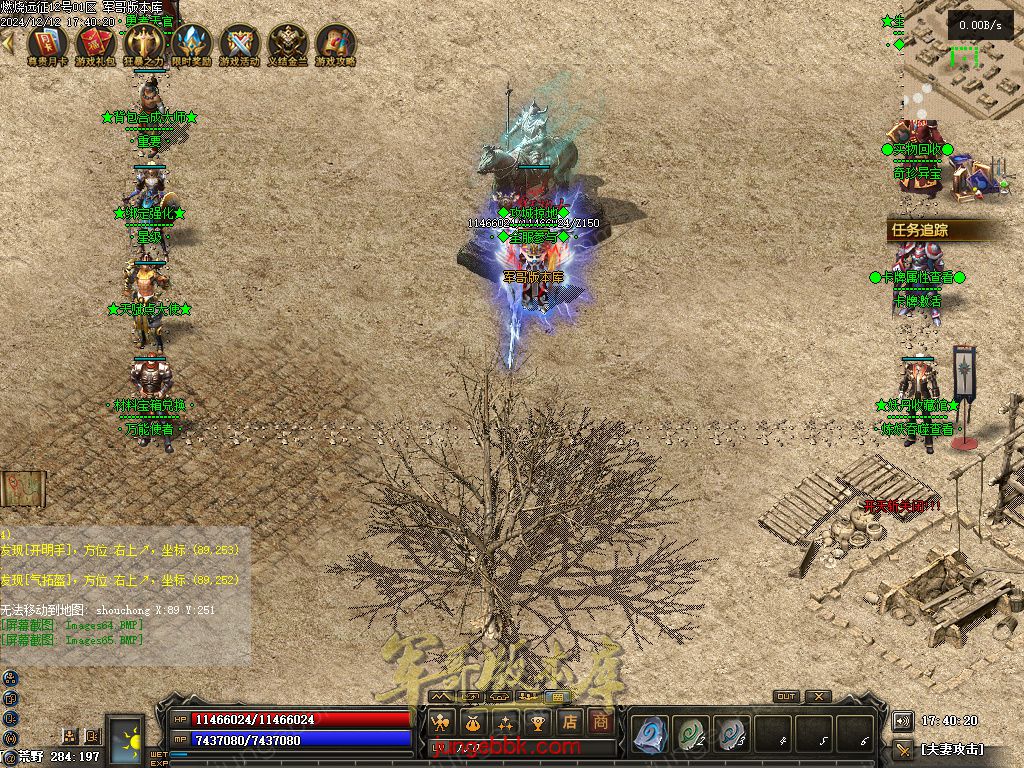Screen dimensions: 1024x768
Task: Open the 游戏活动 crossed swords icon
Action: tap(240, 43)
